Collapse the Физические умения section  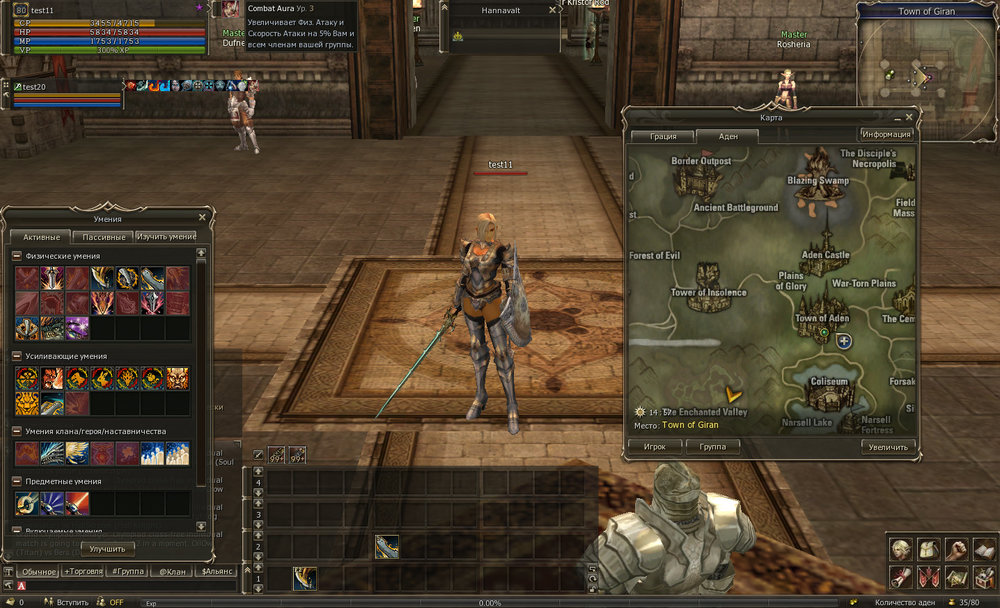17,256
